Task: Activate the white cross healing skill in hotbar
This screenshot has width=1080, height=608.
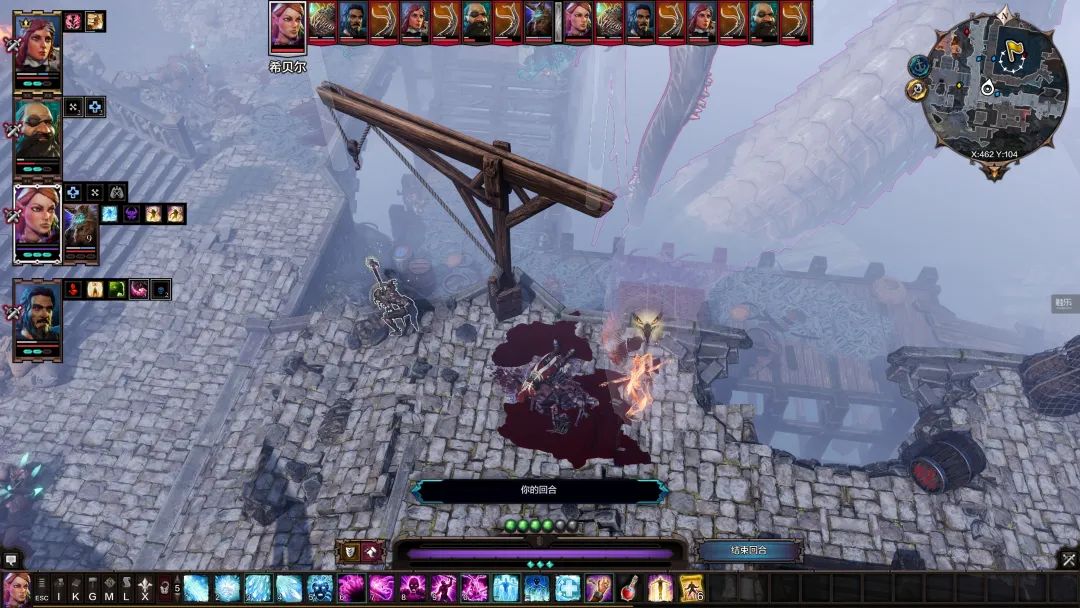Action: click(567, 588)
